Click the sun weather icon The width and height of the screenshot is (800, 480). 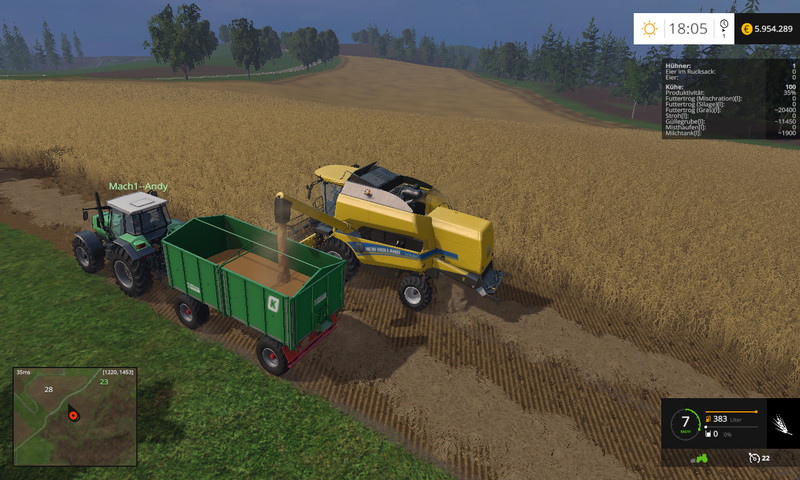[649, 28]
